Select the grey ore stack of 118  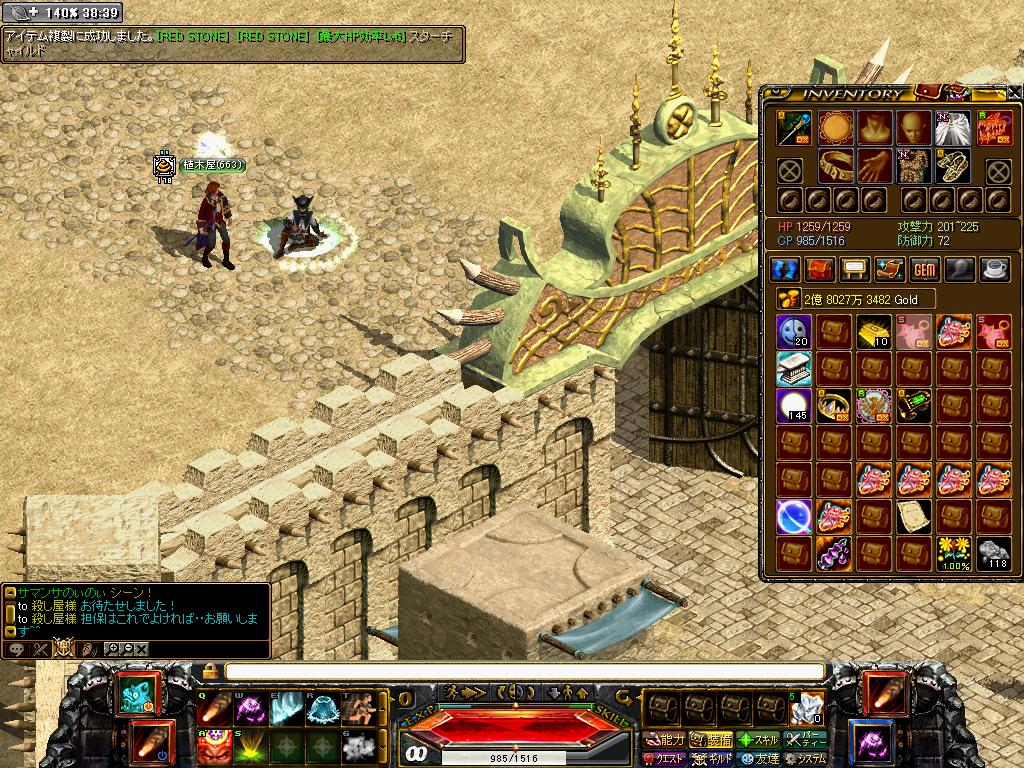click(x=992, y=553)
